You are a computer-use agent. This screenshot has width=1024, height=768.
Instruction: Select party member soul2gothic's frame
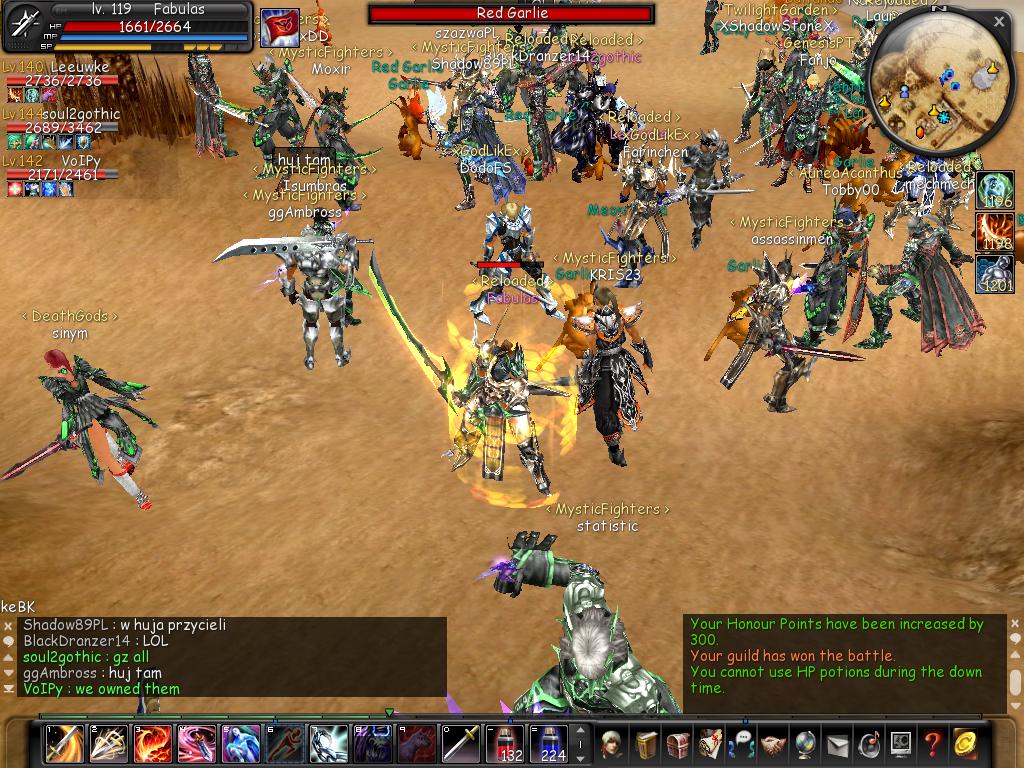pos(62,128)
